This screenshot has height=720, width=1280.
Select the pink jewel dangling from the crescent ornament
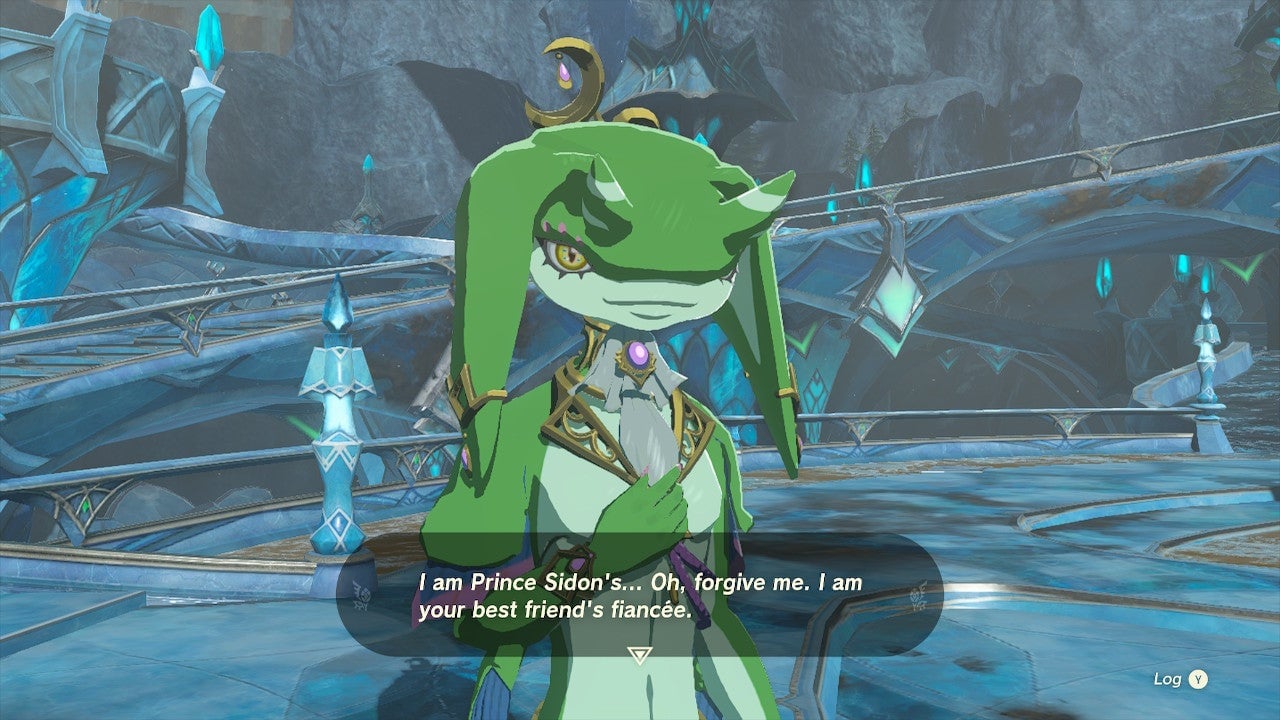[564, 72]
